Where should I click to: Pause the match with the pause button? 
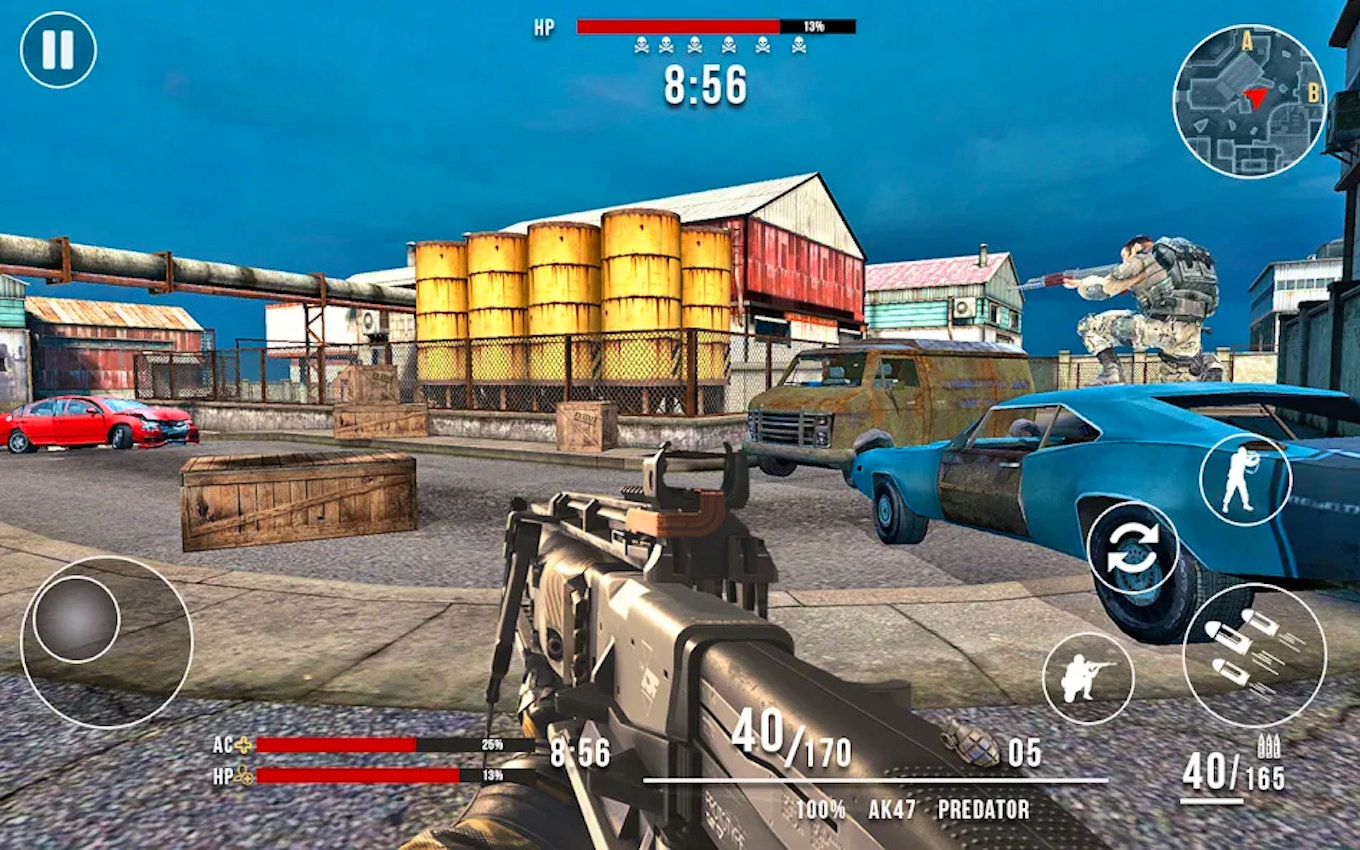(x=60, y=48)
